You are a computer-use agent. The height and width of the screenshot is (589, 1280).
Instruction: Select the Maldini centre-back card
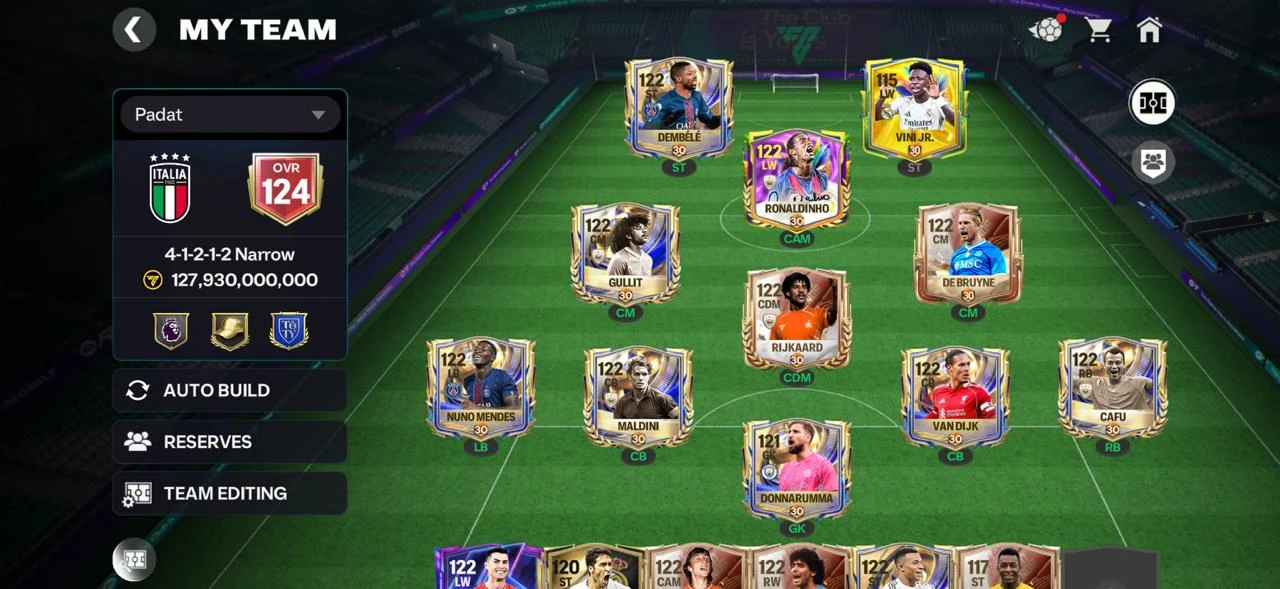pyautogui.click(x=638, y=397)
